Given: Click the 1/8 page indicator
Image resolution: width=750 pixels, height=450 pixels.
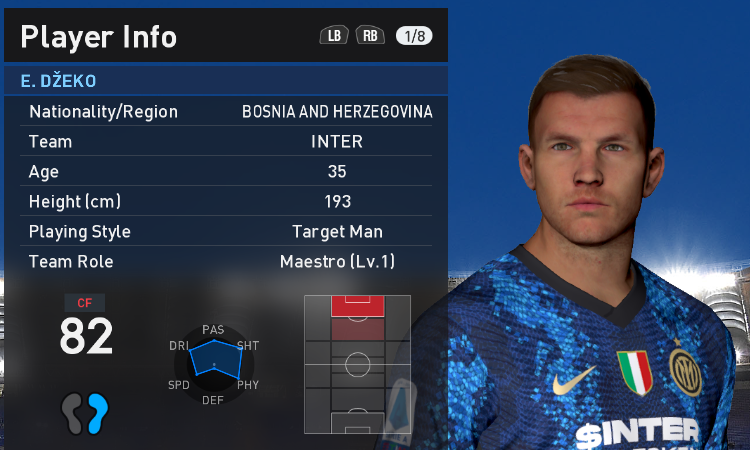Looking at the screenshot, I should coord(414,36).
